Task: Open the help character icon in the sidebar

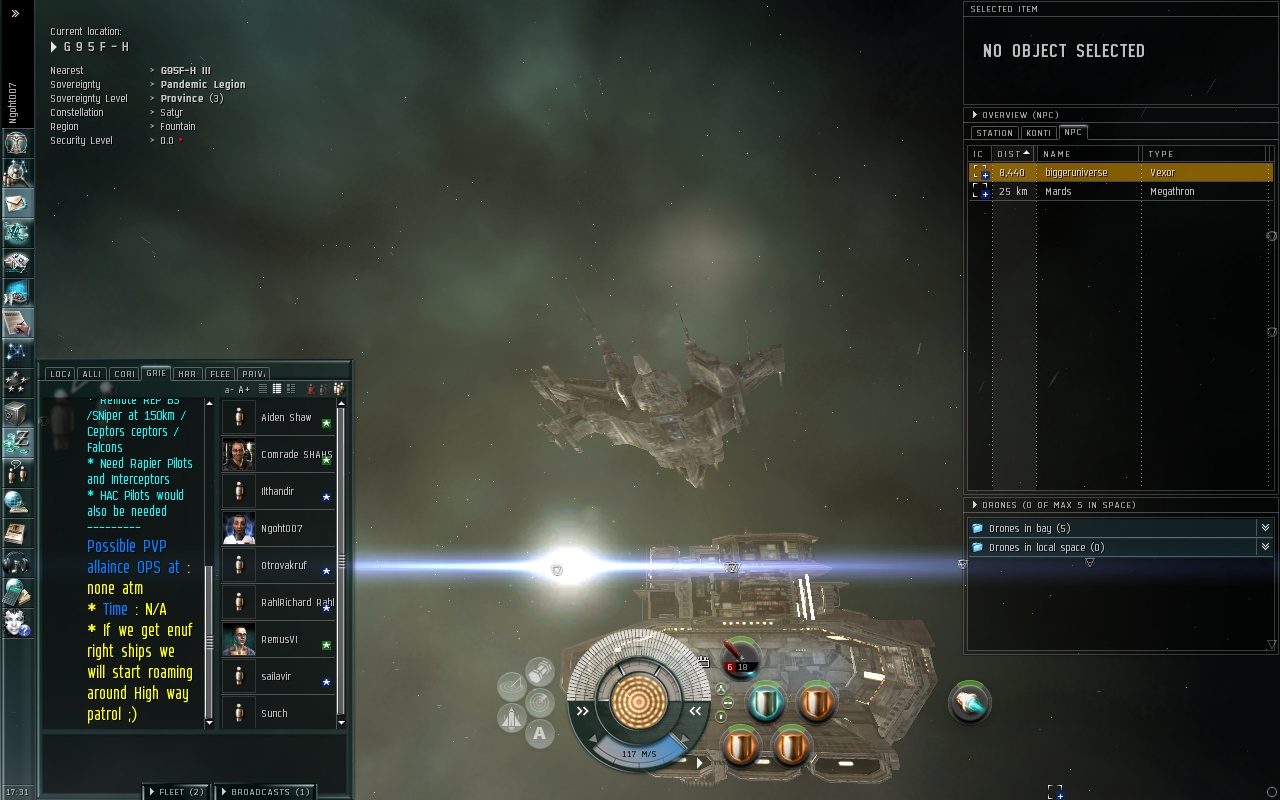Action: tap(16, 622)
